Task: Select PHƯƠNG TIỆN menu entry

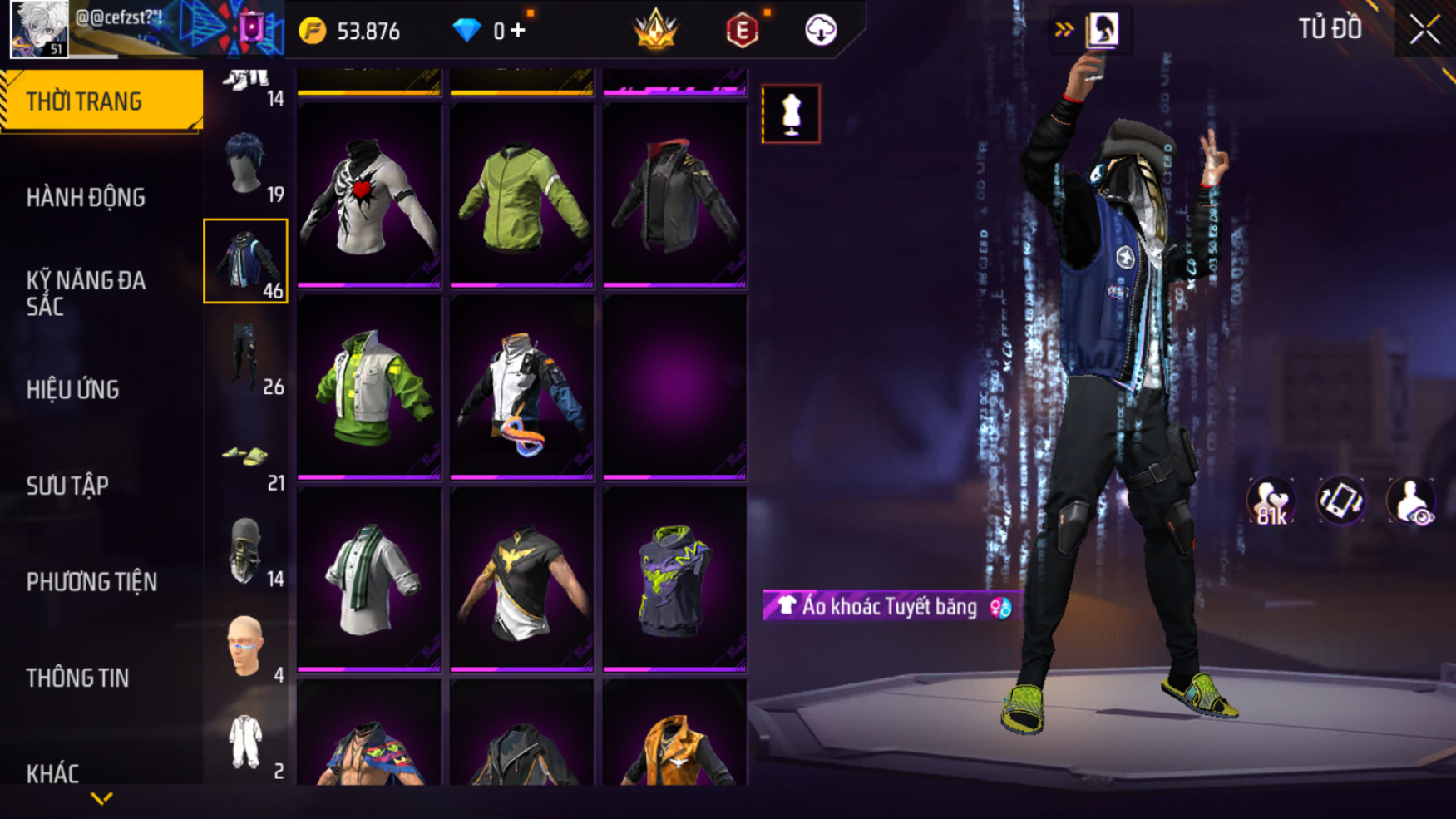Action: point(91,582)
